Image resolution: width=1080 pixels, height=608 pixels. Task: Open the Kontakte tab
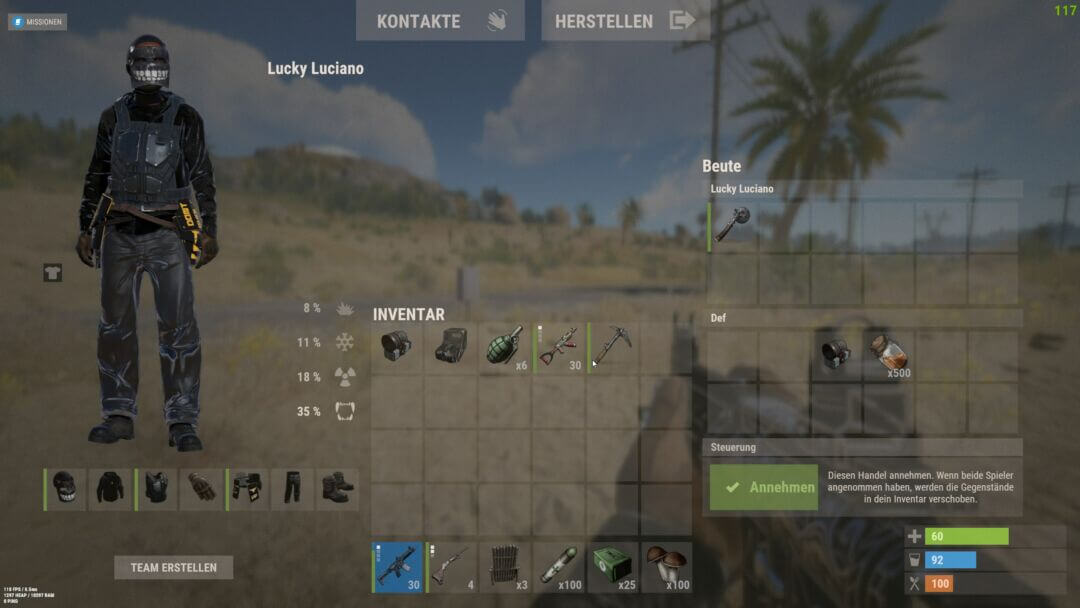(440, 21)
